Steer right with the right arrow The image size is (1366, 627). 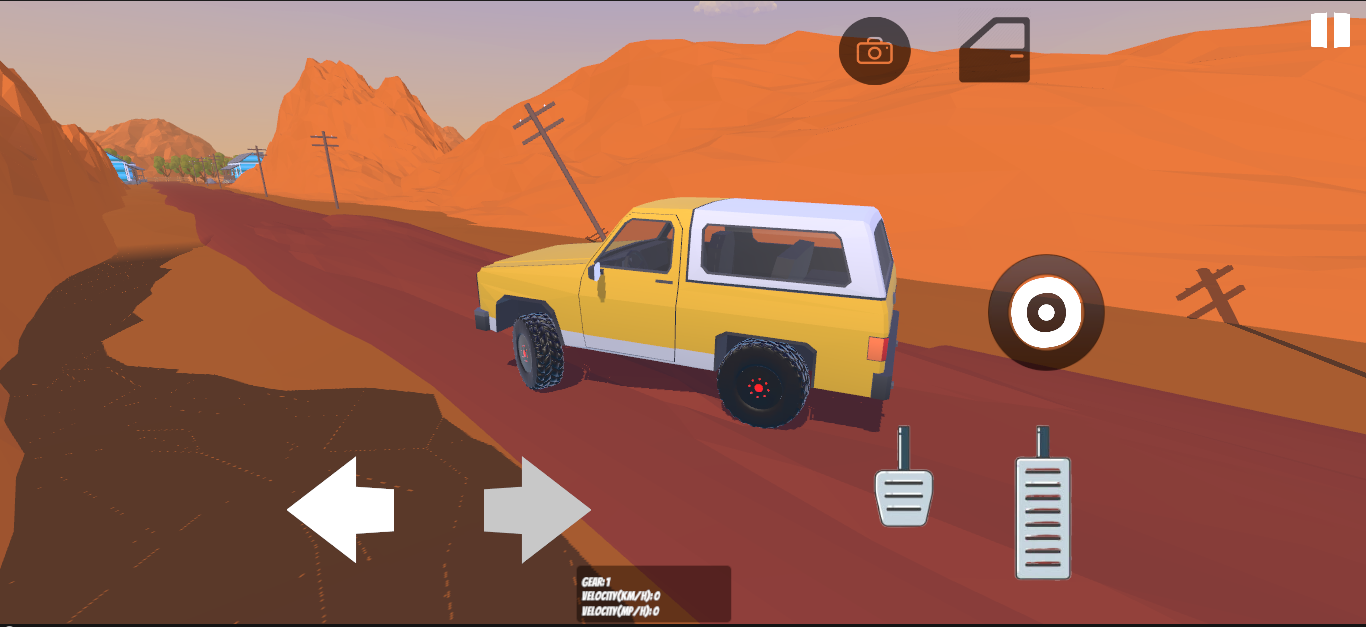537,510
